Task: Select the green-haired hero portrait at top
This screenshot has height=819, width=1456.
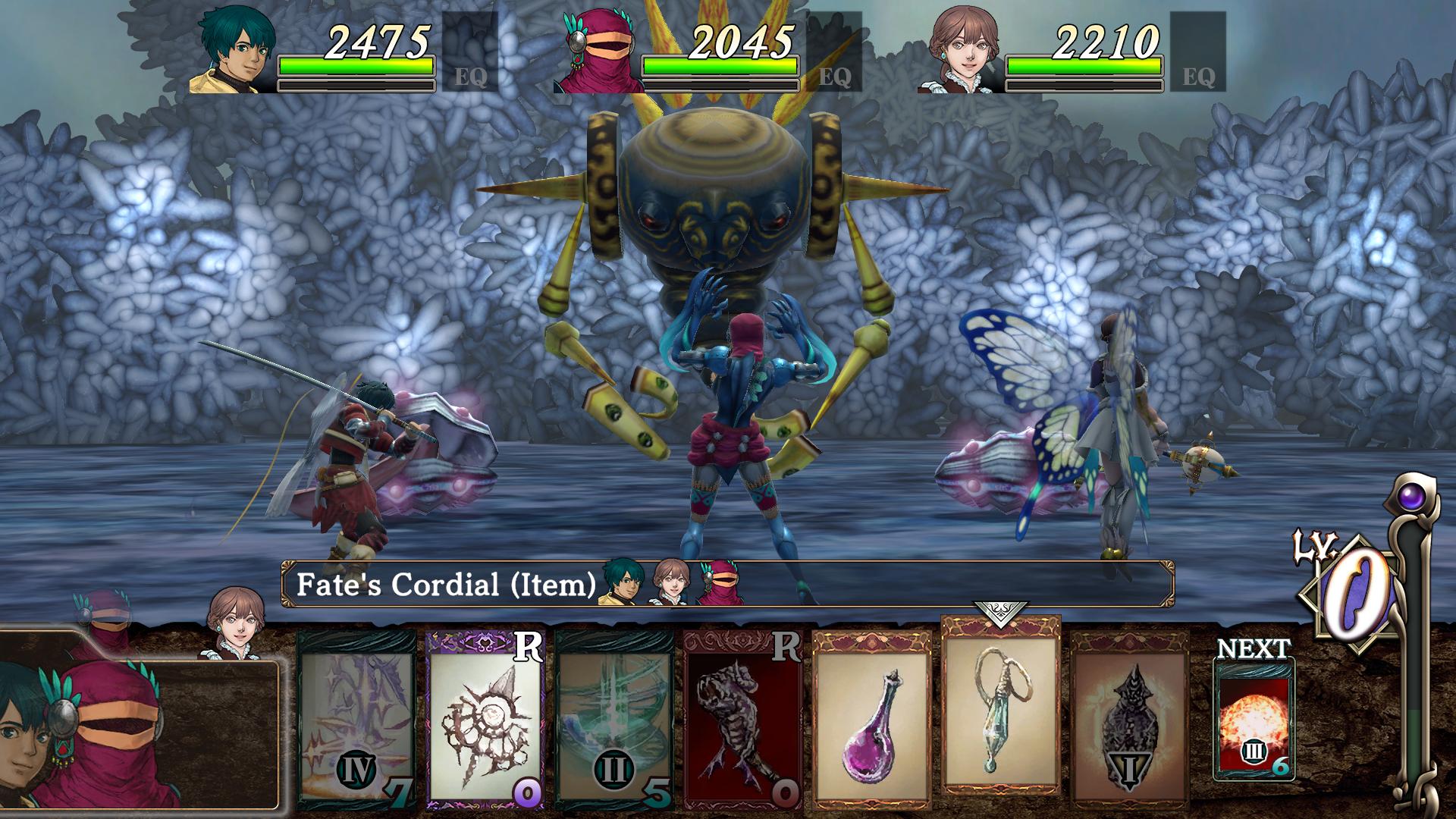Action: pos(232,53)
